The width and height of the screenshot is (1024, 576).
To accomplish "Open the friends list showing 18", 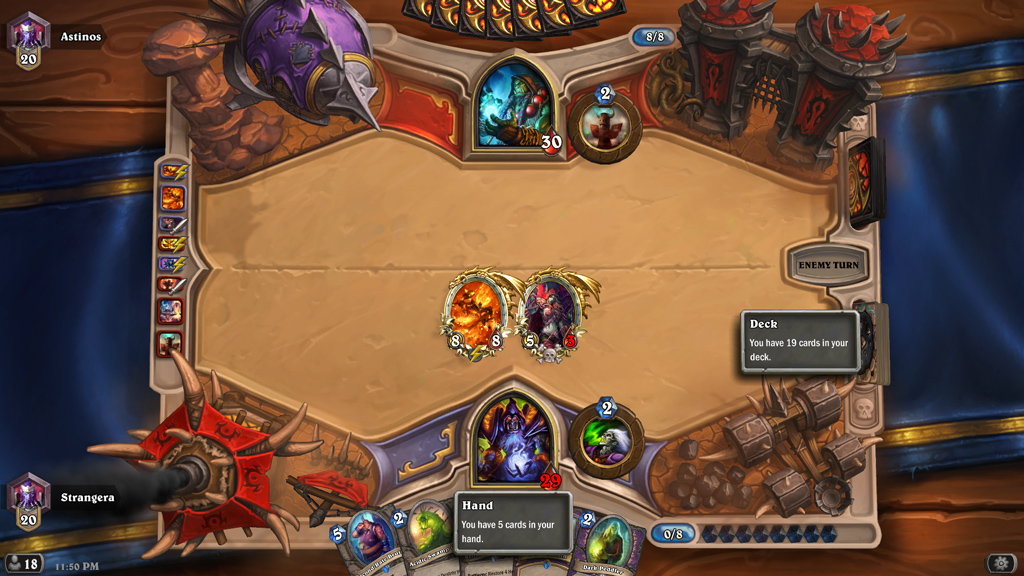I will 22,564.
